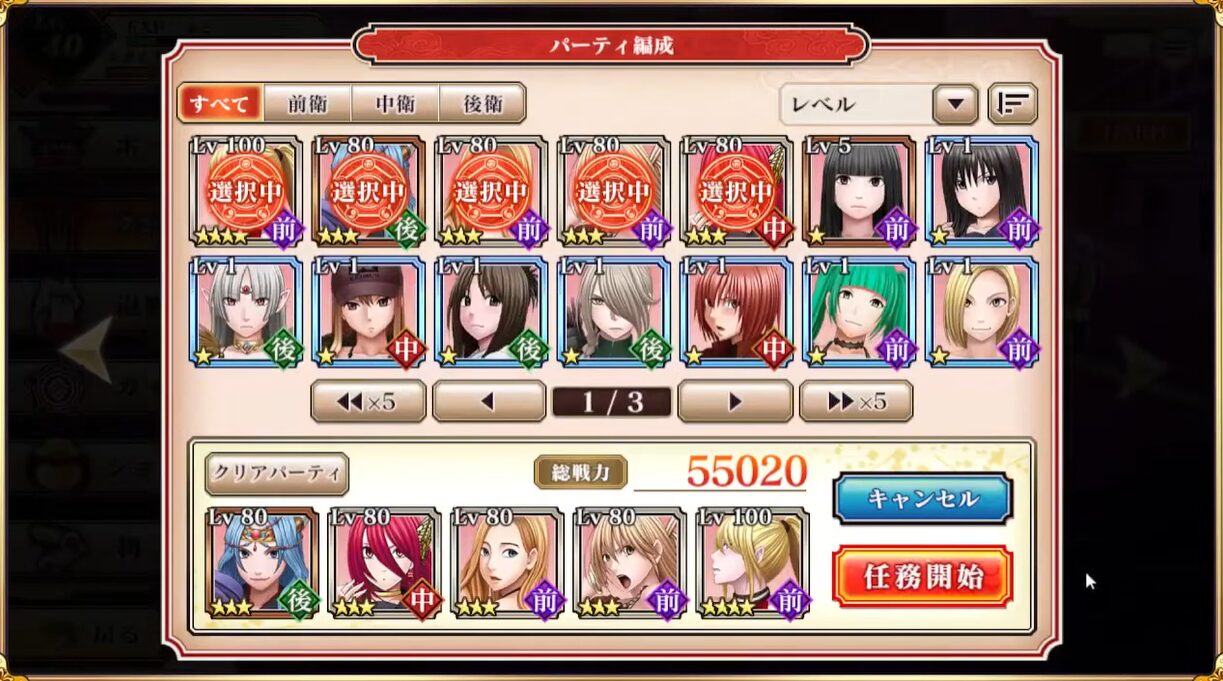Select the green-haired Lv 1 character
The image size is (1223, 681).
[860, 311]
